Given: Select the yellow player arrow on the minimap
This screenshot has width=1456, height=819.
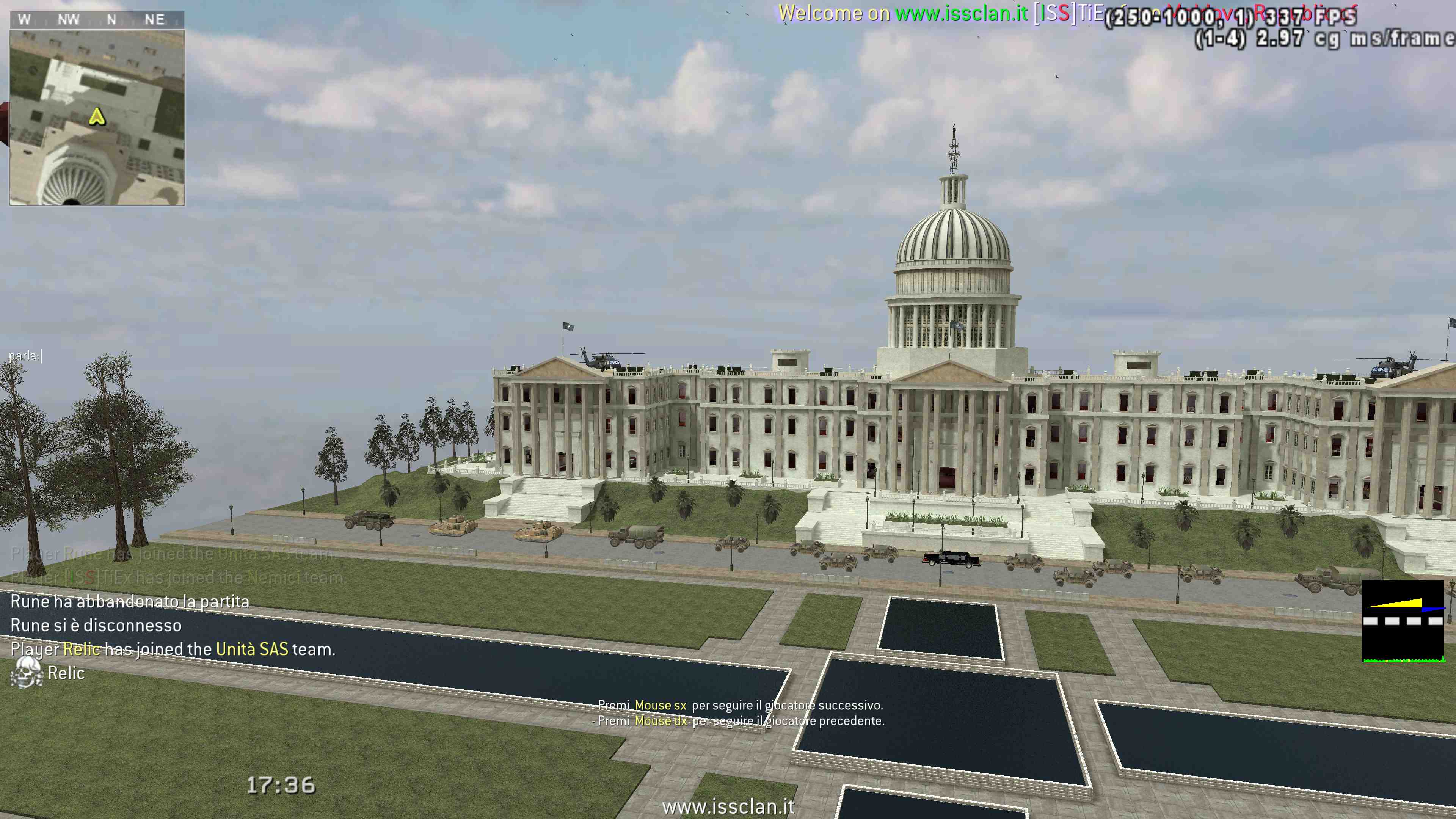Looking at the screenshot, I should (x=97, y=117).
